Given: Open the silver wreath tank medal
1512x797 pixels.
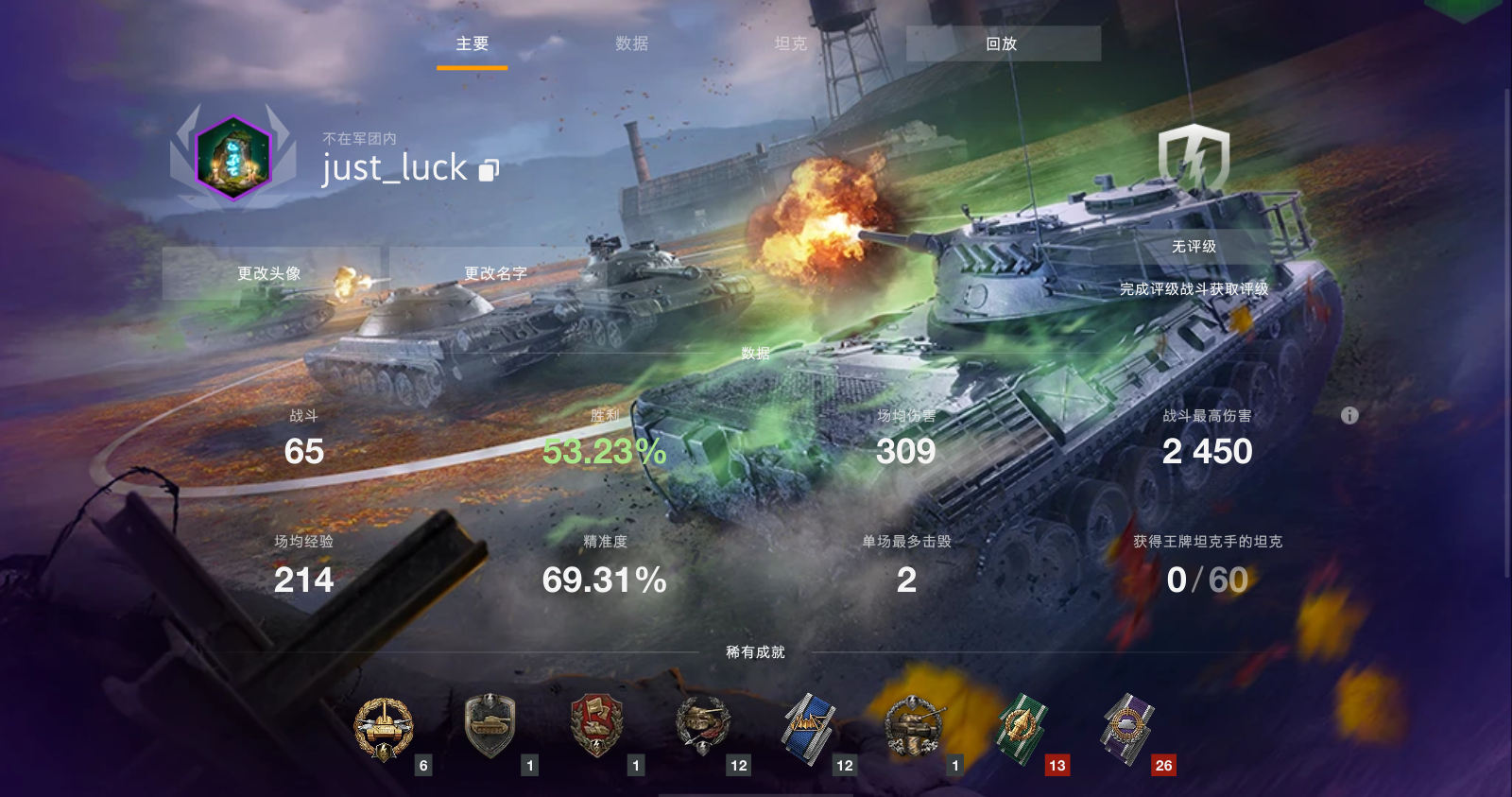Looking at the screenshot, I should pos(914,727).
